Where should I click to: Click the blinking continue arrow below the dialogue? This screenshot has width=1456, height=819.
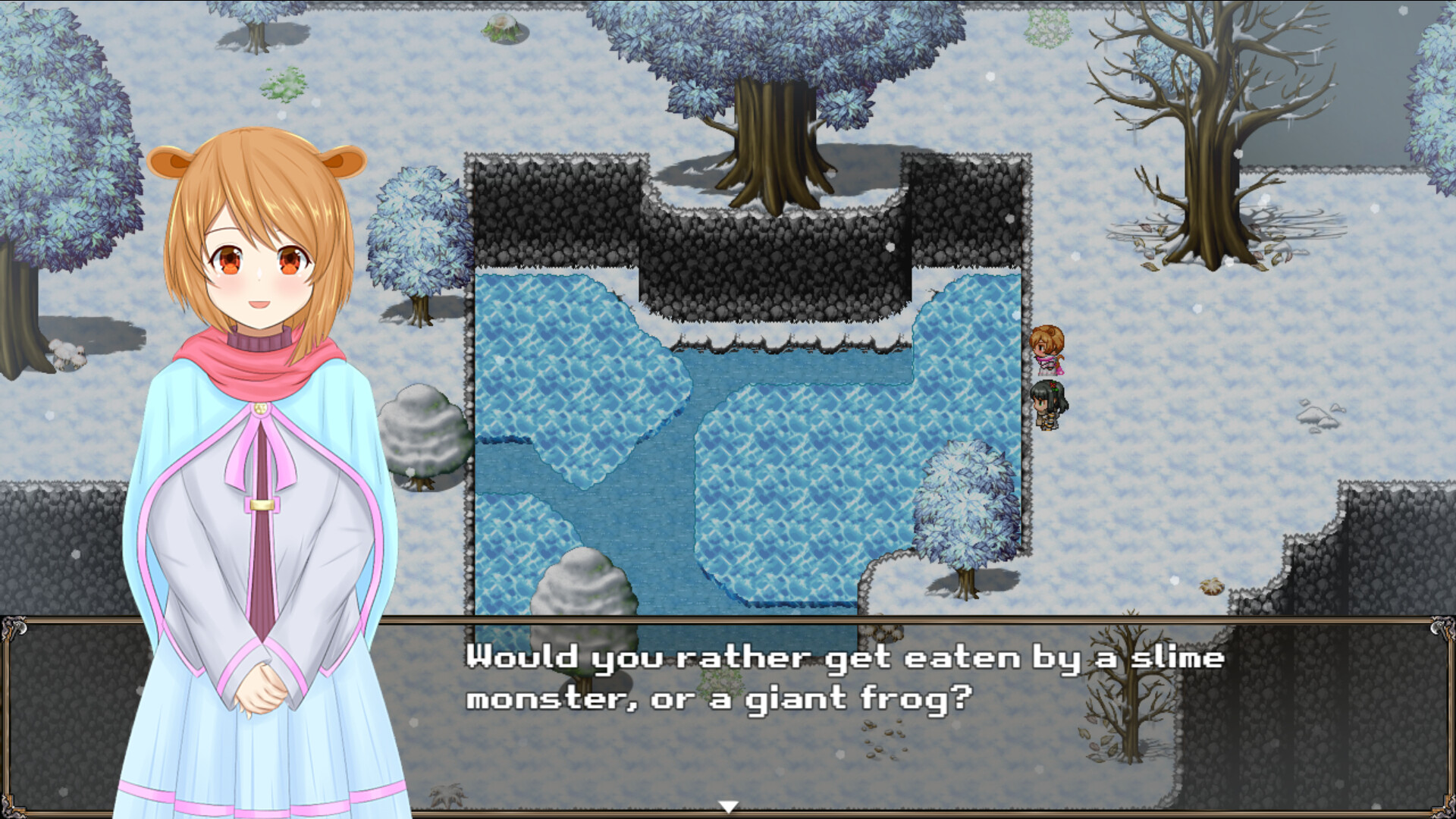[x=730, y=807]
